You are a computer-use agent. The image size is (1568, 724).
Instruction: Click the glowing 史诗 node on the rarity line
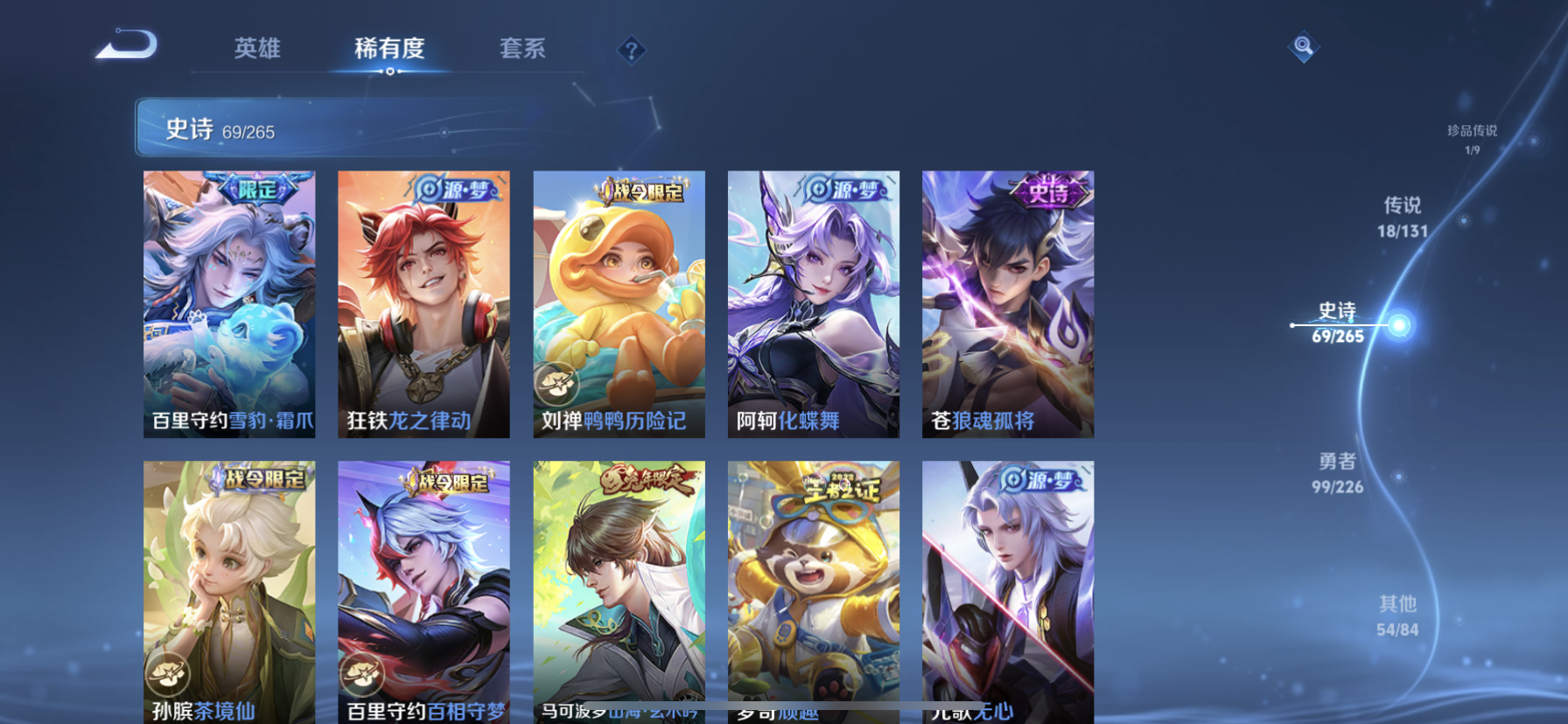point(1399,324)
